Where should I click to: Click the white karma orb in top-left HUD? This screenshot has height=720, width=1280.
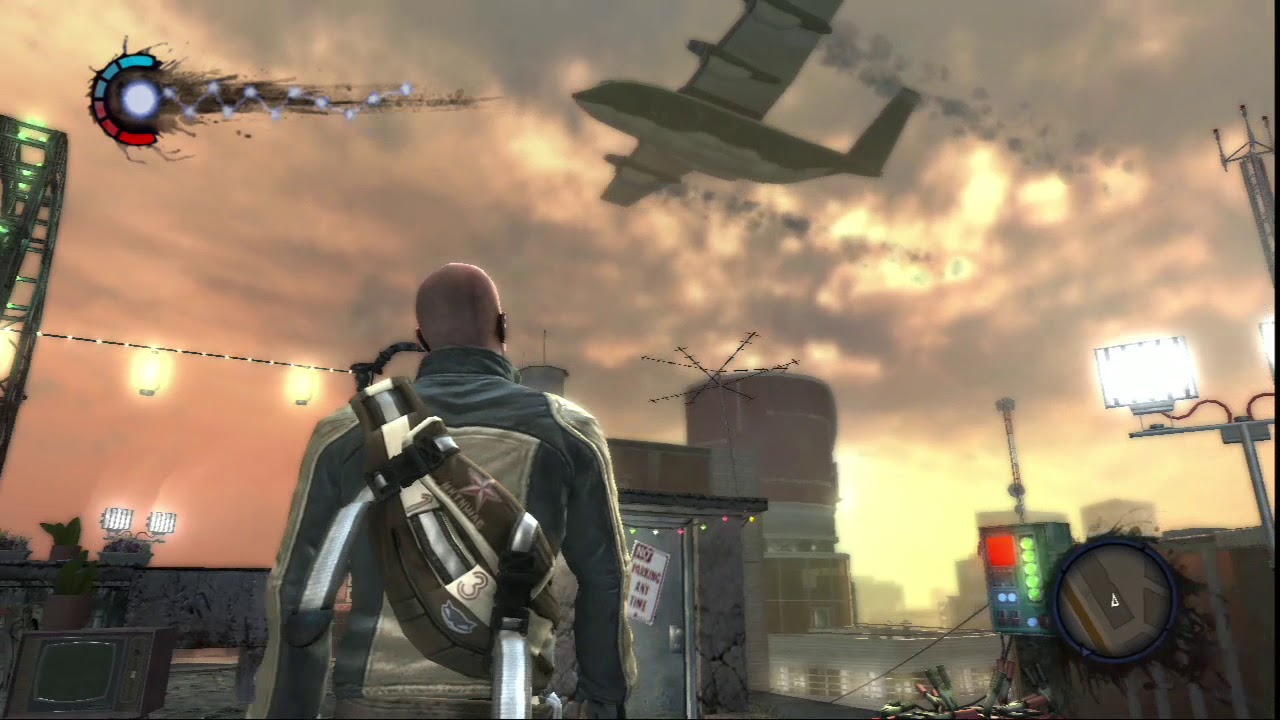[x=137, y=98]
